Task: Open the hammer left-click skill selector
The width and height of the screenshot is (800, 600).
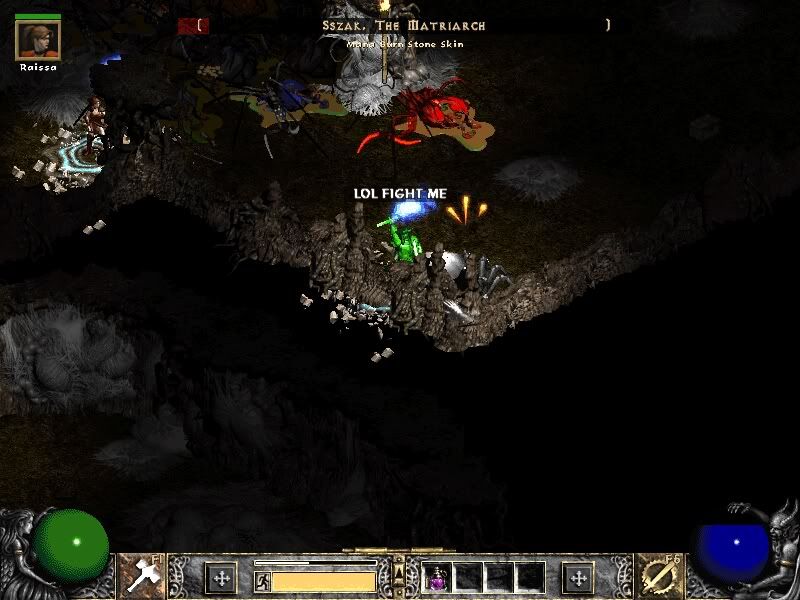Action: click(139, 574)
